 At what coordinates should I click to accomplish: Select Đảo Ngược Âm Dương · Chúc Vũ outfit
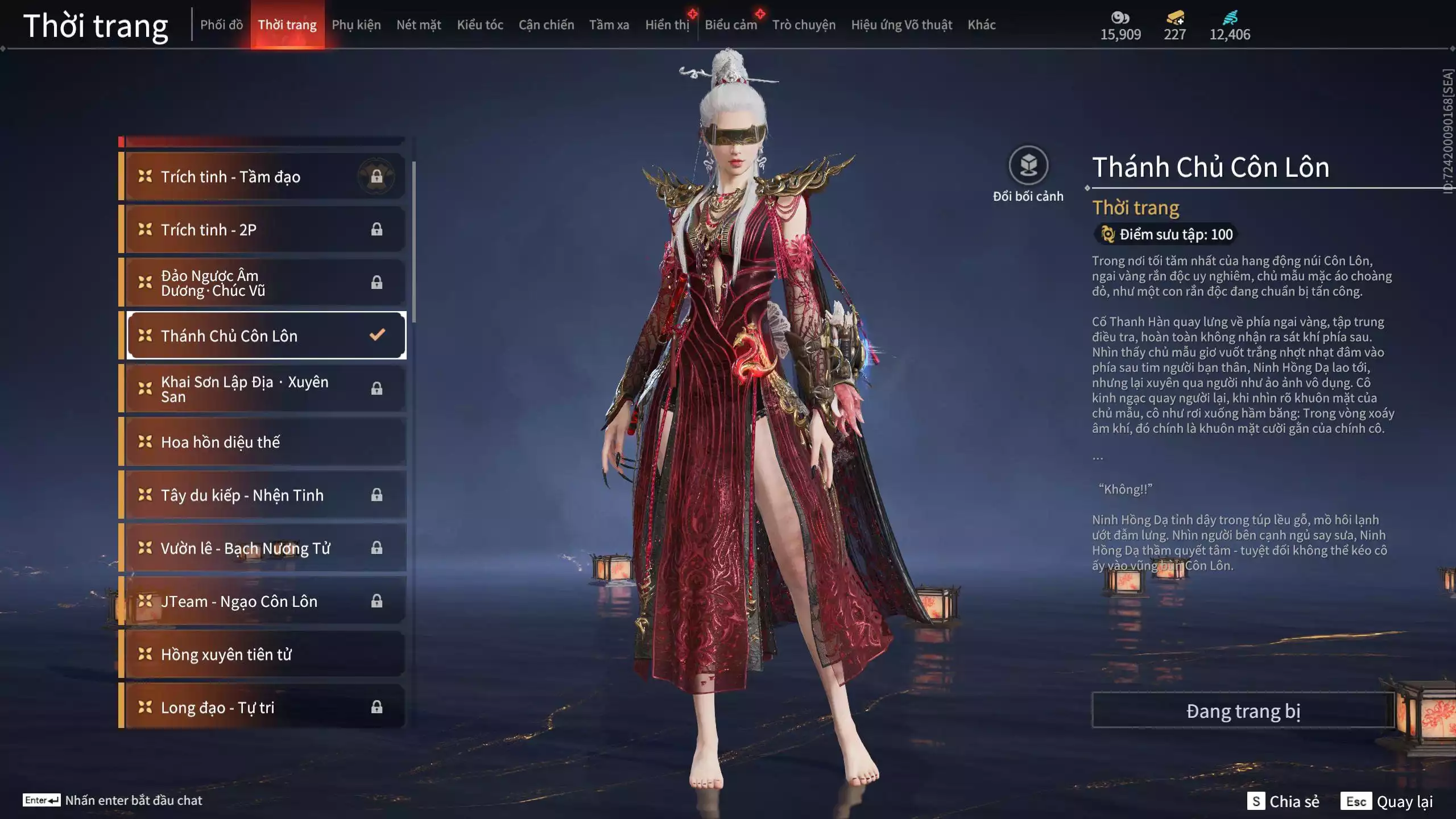(264, 283)
